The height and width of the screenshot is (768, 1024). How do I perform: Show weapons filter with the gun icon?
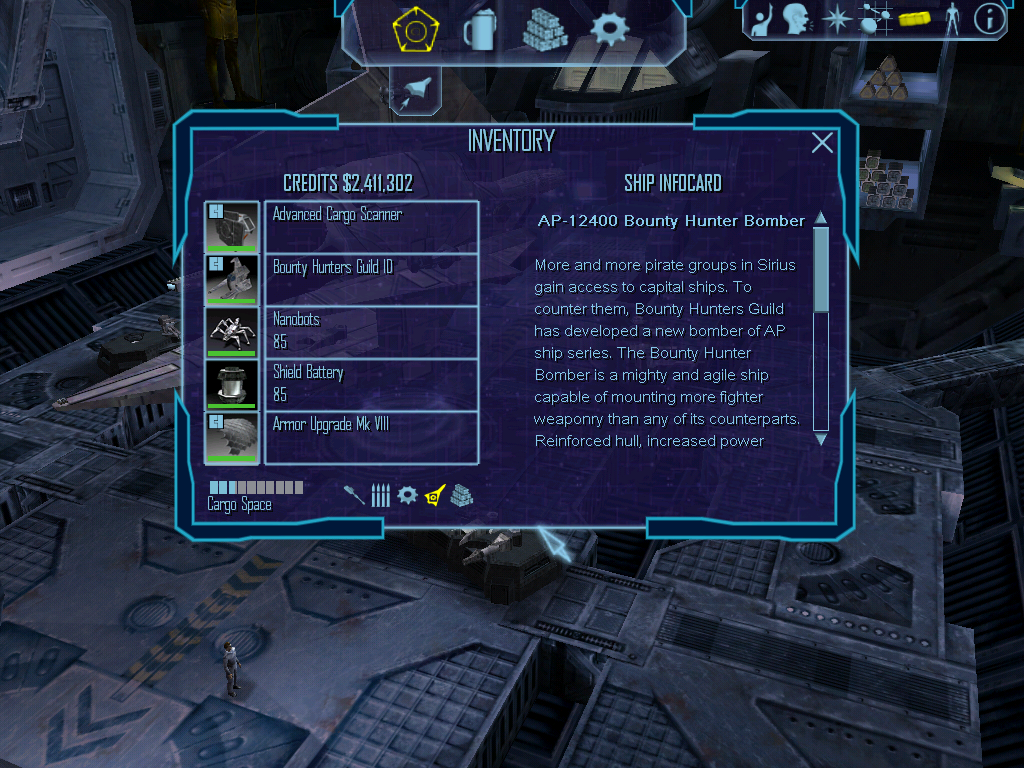pos(355,495)
